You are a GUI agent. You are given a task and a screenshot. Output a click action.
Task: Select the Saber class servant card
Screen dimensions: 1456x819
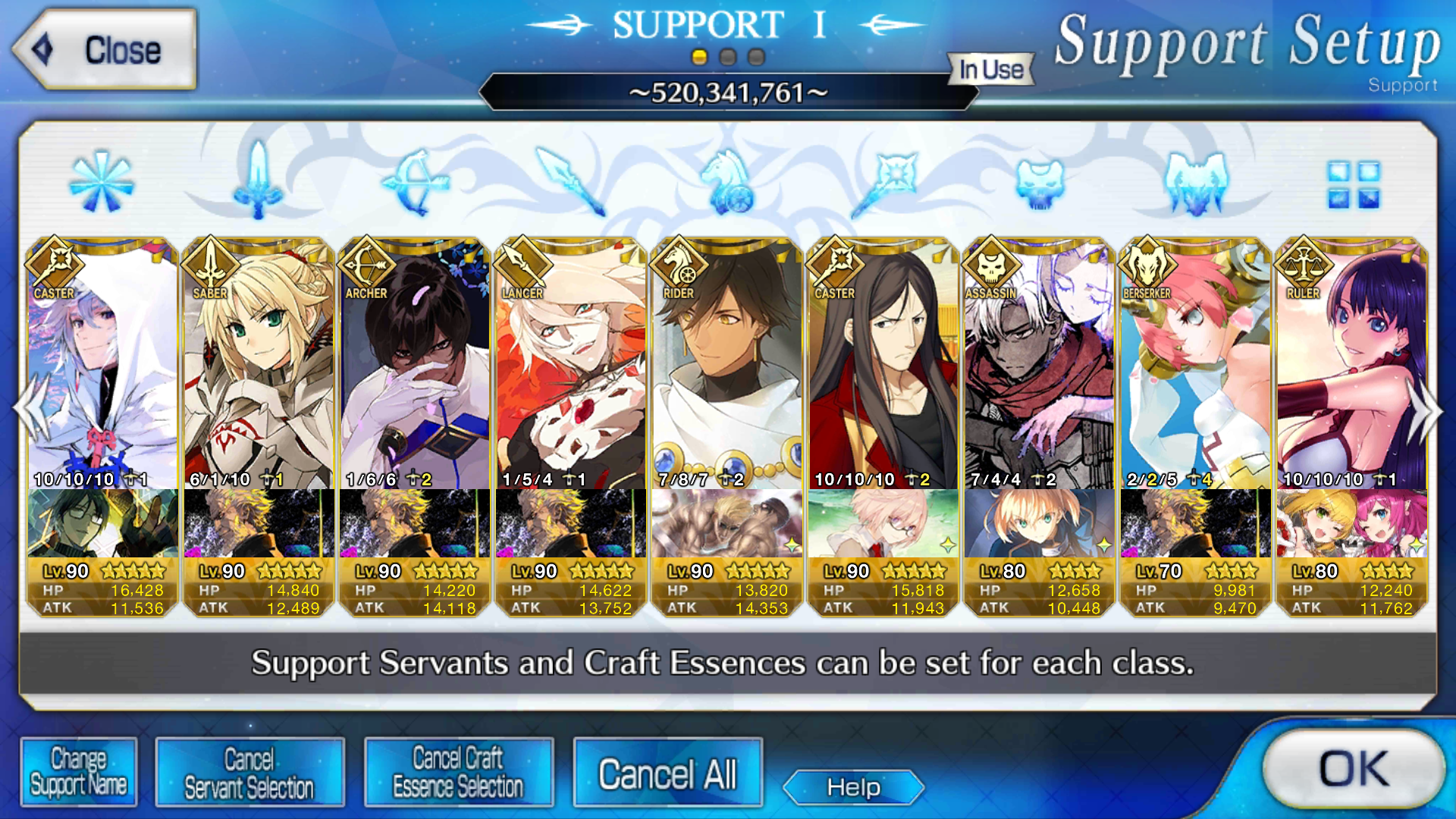(x=259, y=364)
